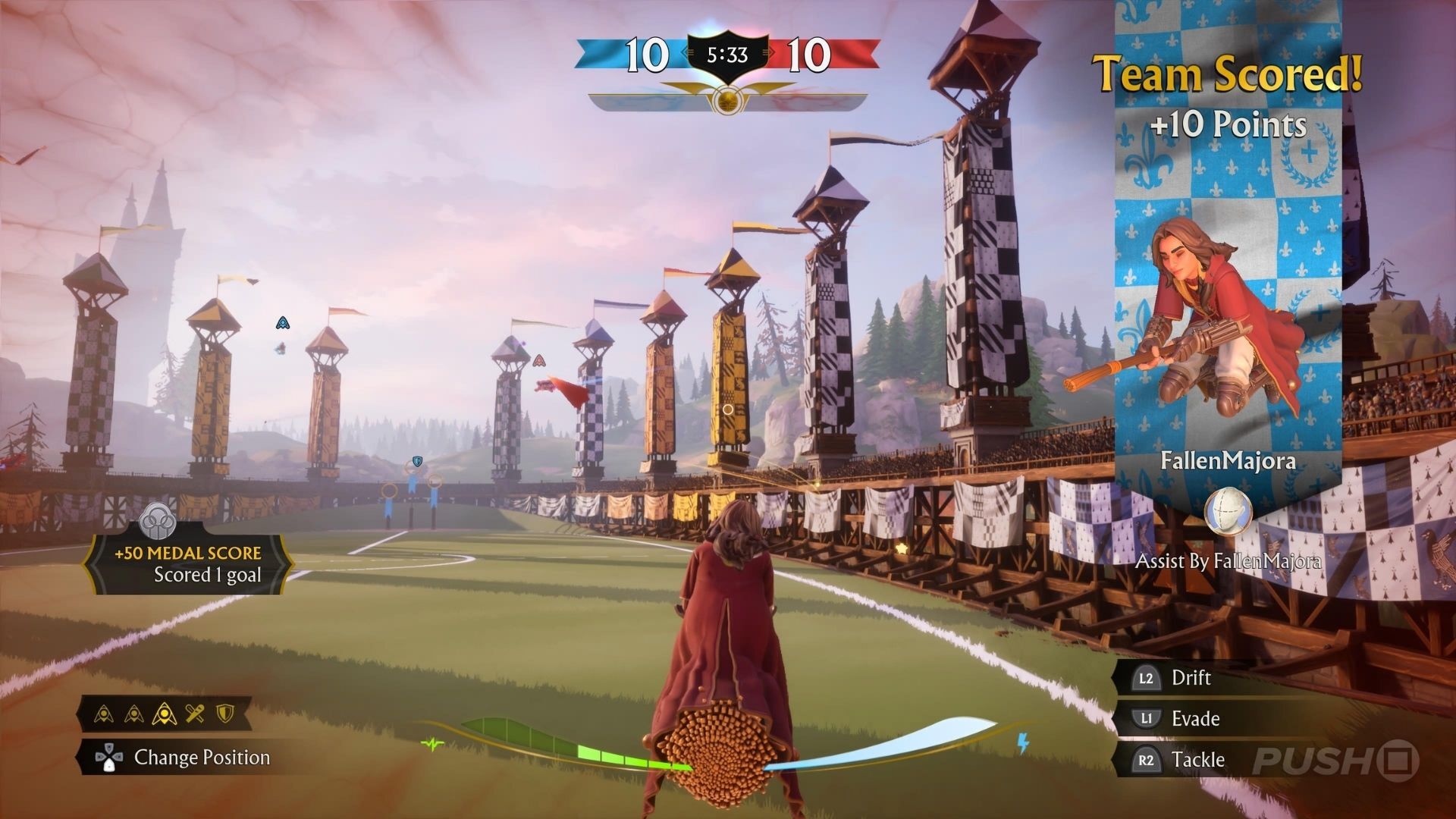Click the Quaffle icon above the assist text
The height and width of the screenshot is (819, 1456).
point(1228,512)
